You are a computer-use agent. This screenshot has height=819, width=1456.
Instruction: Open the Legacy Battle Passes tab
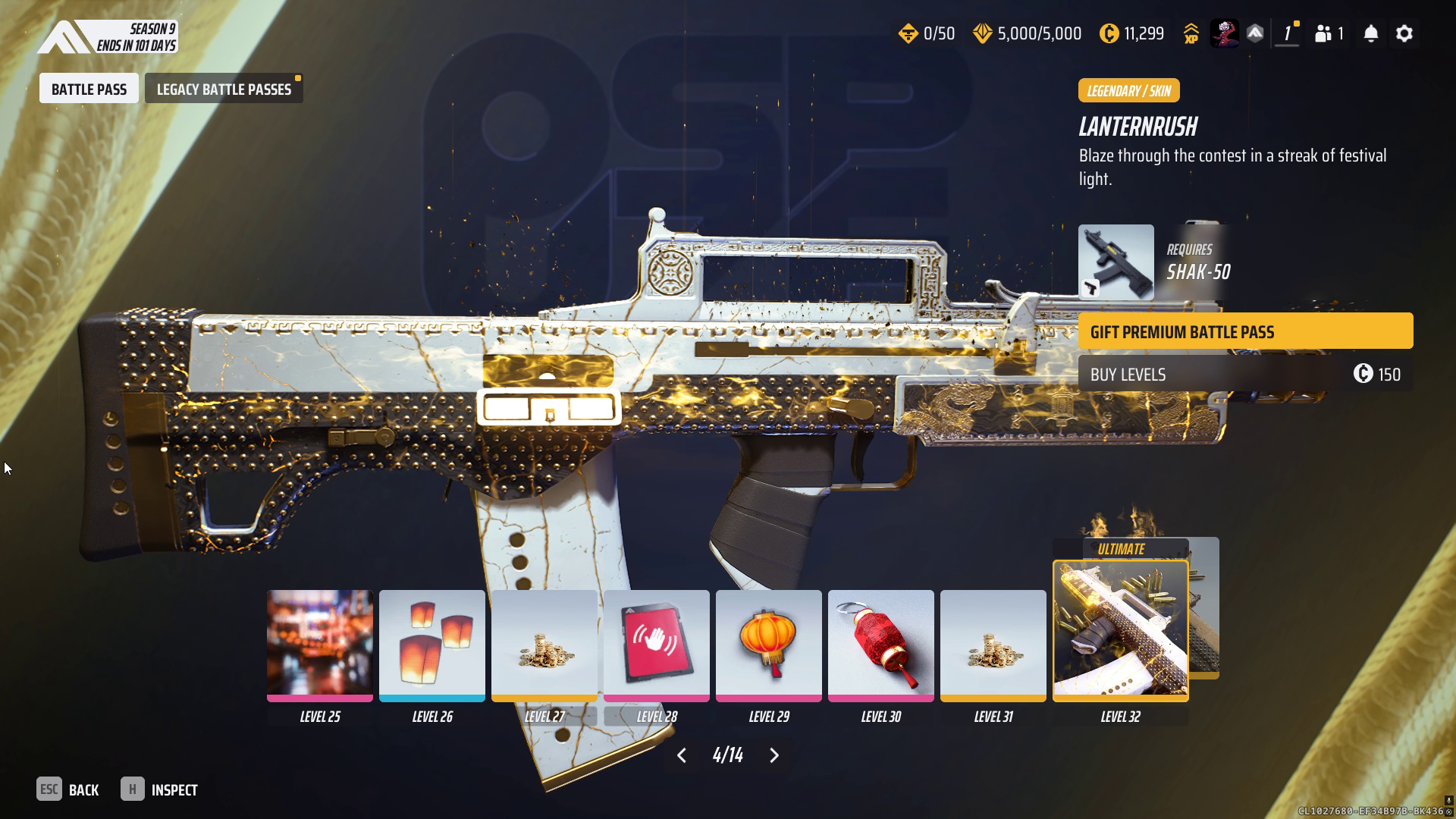click(x=224, y=89)
